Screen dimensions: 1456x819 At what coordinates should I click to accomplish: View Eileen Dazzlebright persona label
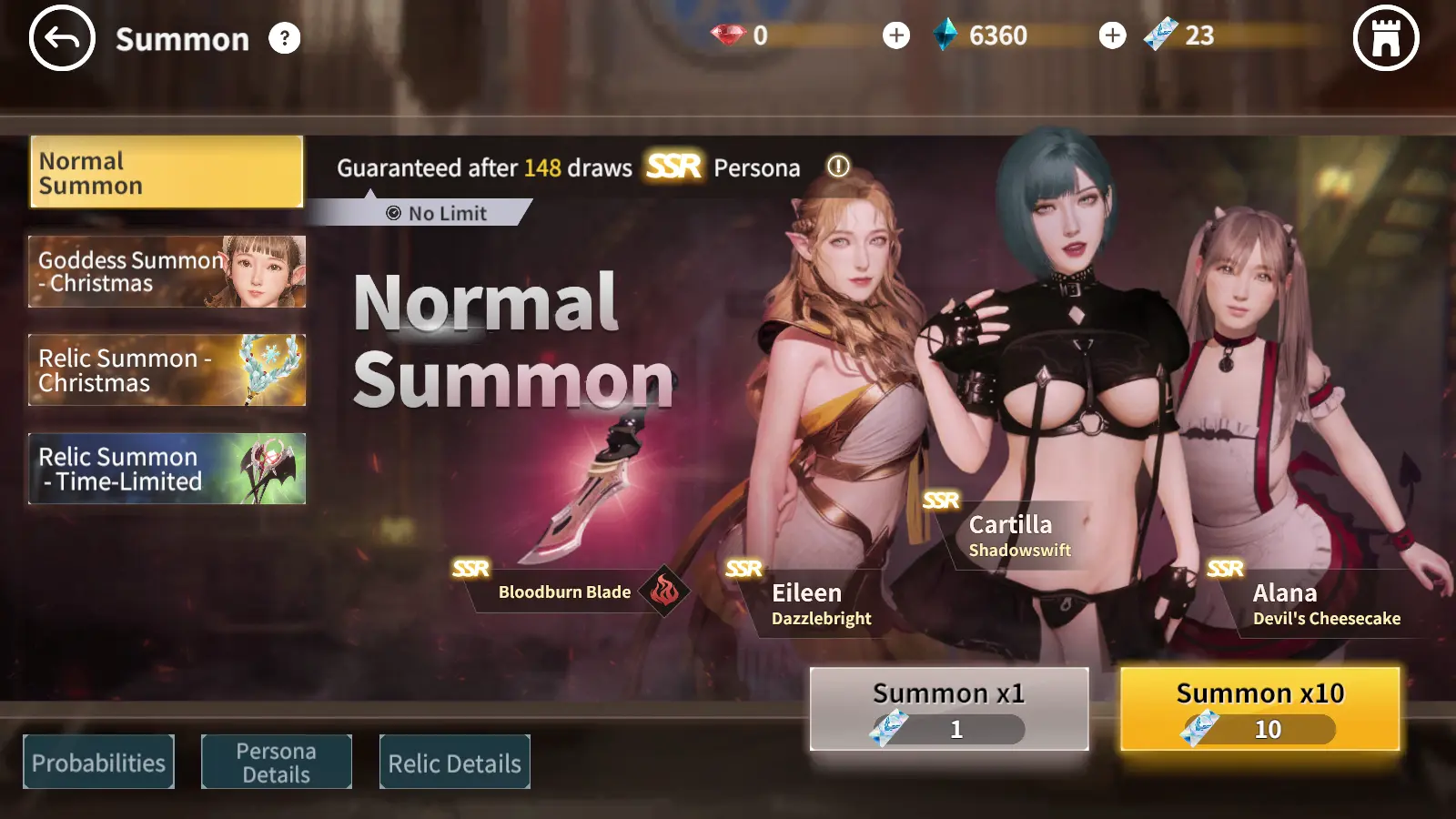[820, 604]
